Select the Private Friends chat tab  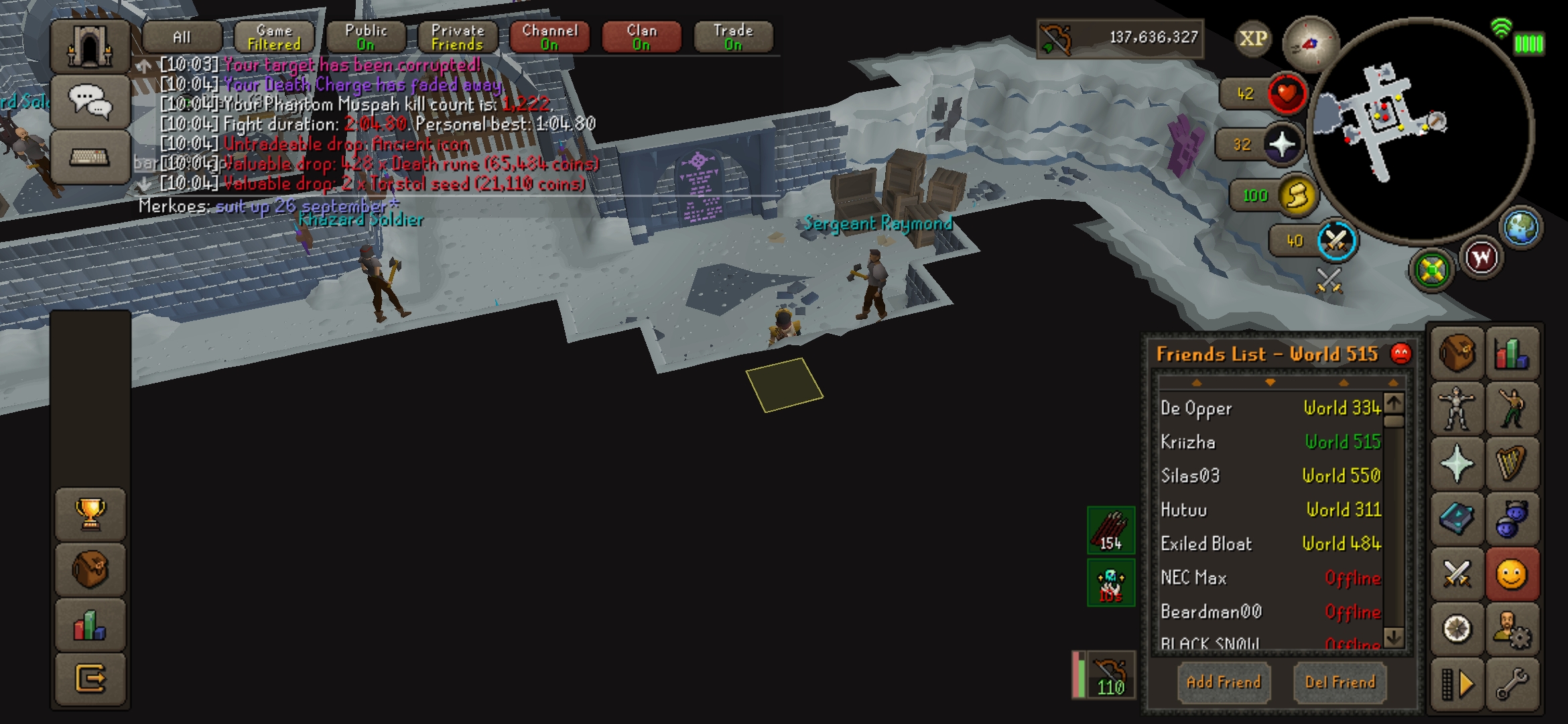click(x=458, y=37)
